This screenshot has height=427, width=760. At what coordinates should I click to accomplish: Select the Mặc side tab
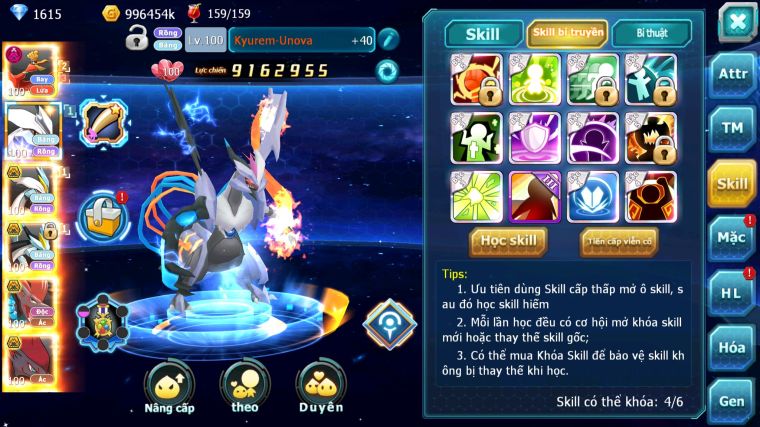coord(732,238)
